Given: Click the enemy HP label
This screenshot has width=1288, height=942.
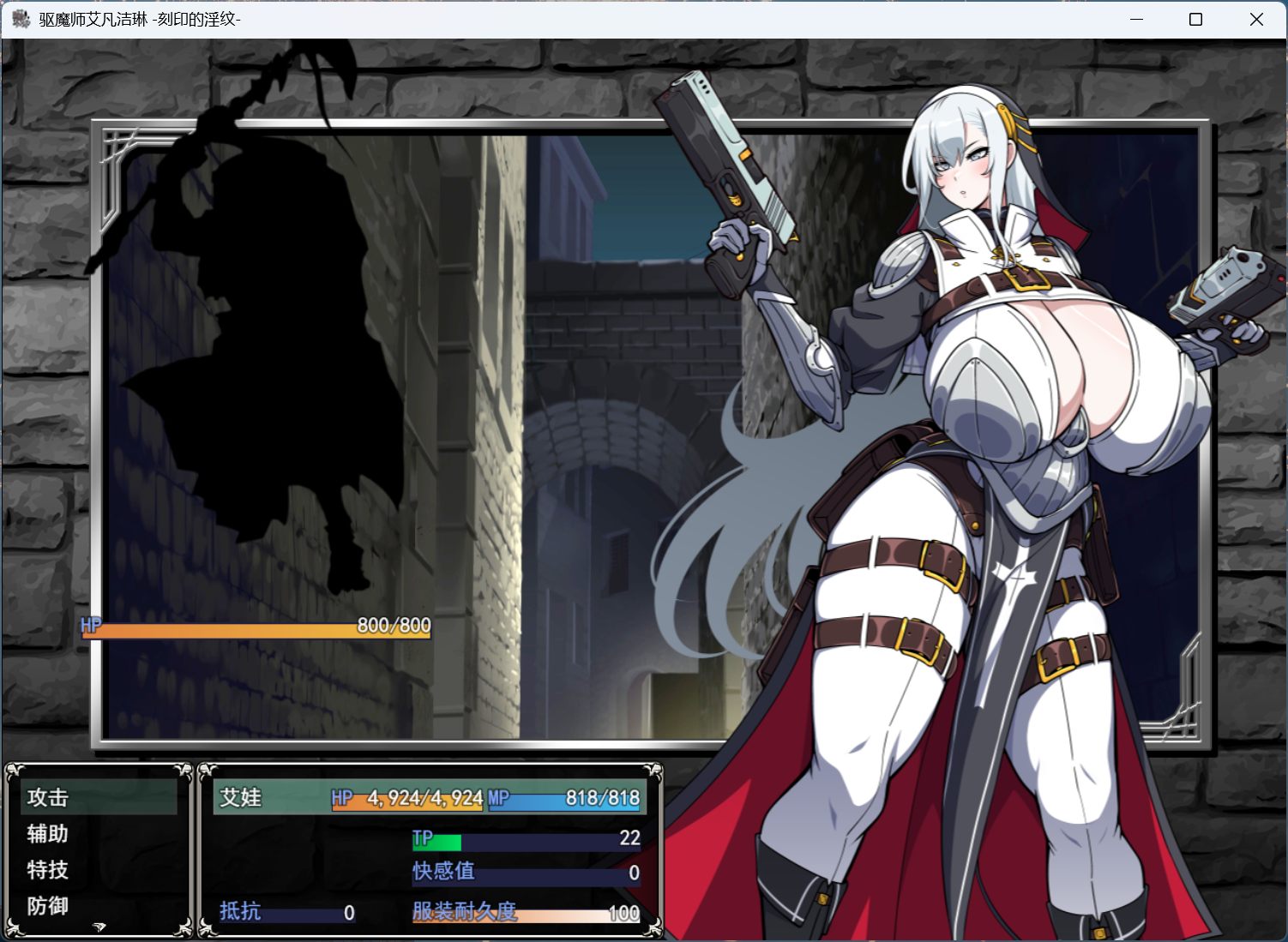Looking at the screenshot, I should tap(89, 627).
